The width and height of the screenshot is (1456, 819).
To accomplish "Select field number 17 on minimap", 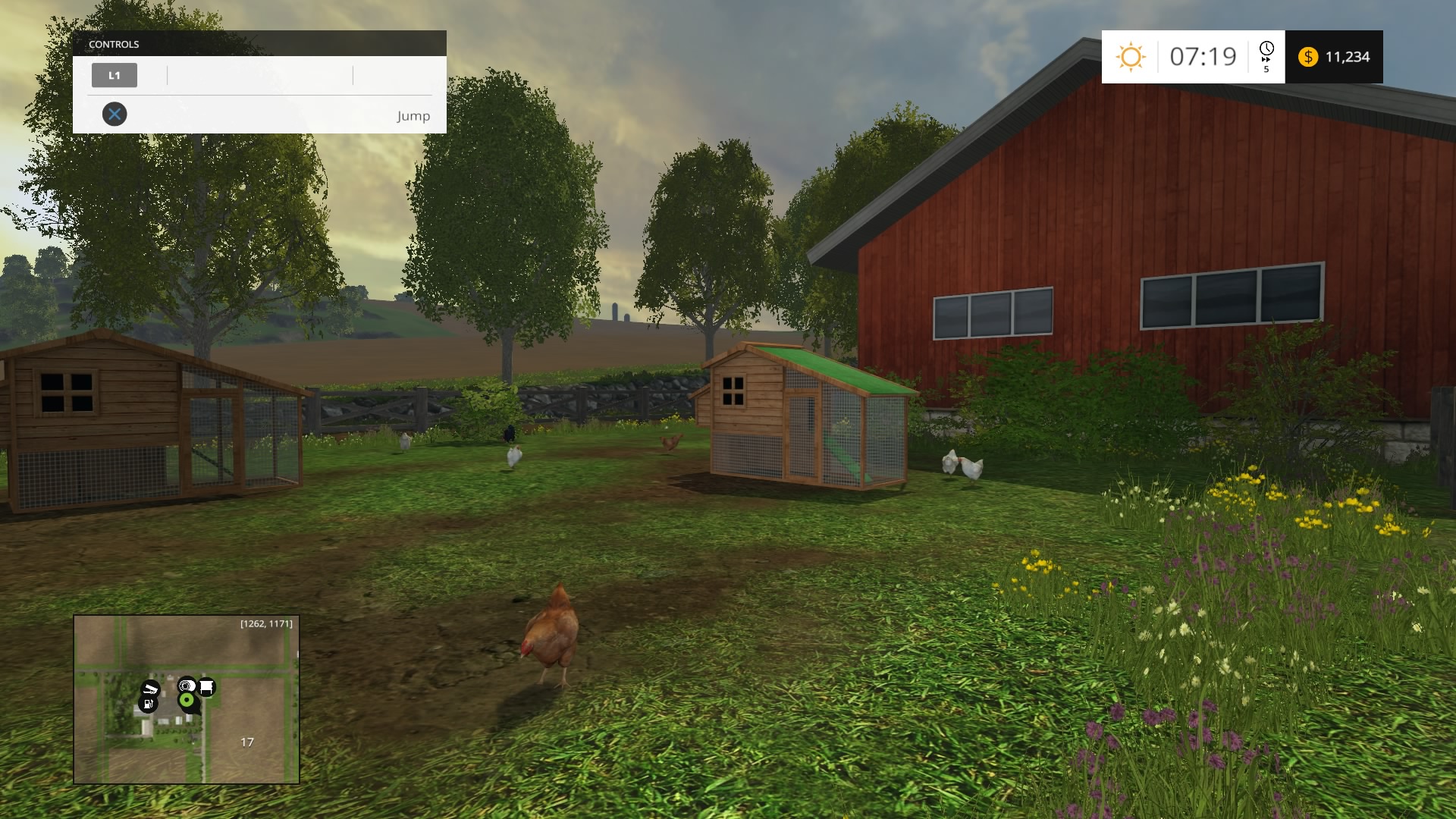I will click(x=247, y=741).
